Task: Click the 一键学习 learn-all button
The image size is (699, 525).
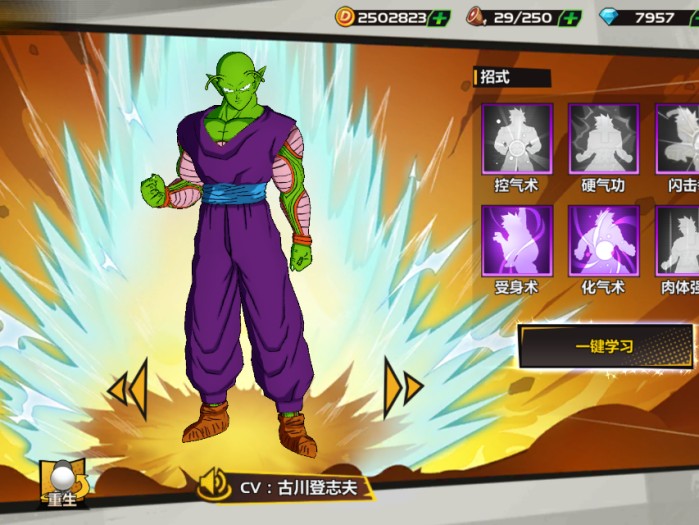Action: 606,347
